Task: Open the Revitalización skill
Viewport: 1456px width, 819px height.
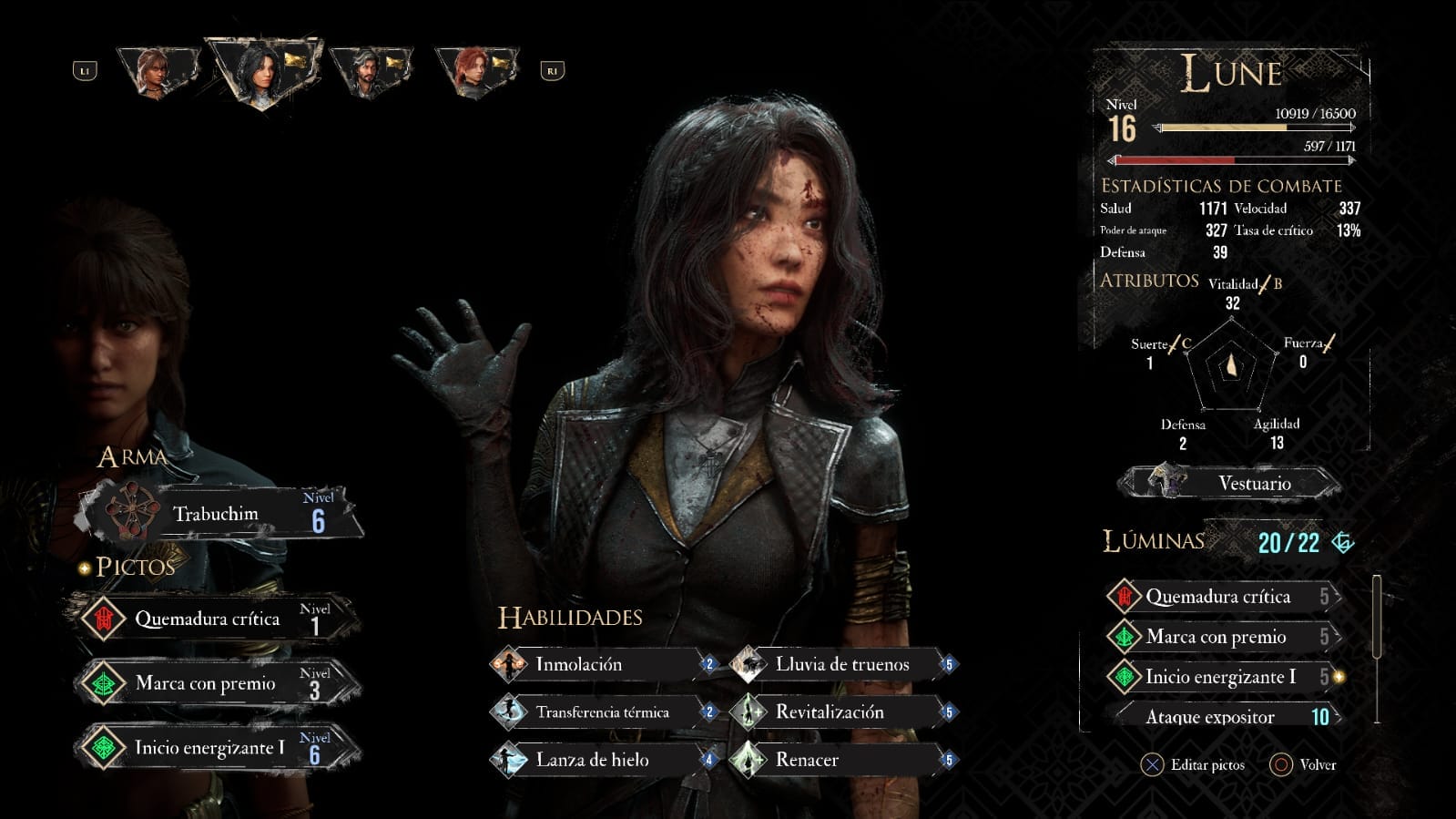Action: 842,712
